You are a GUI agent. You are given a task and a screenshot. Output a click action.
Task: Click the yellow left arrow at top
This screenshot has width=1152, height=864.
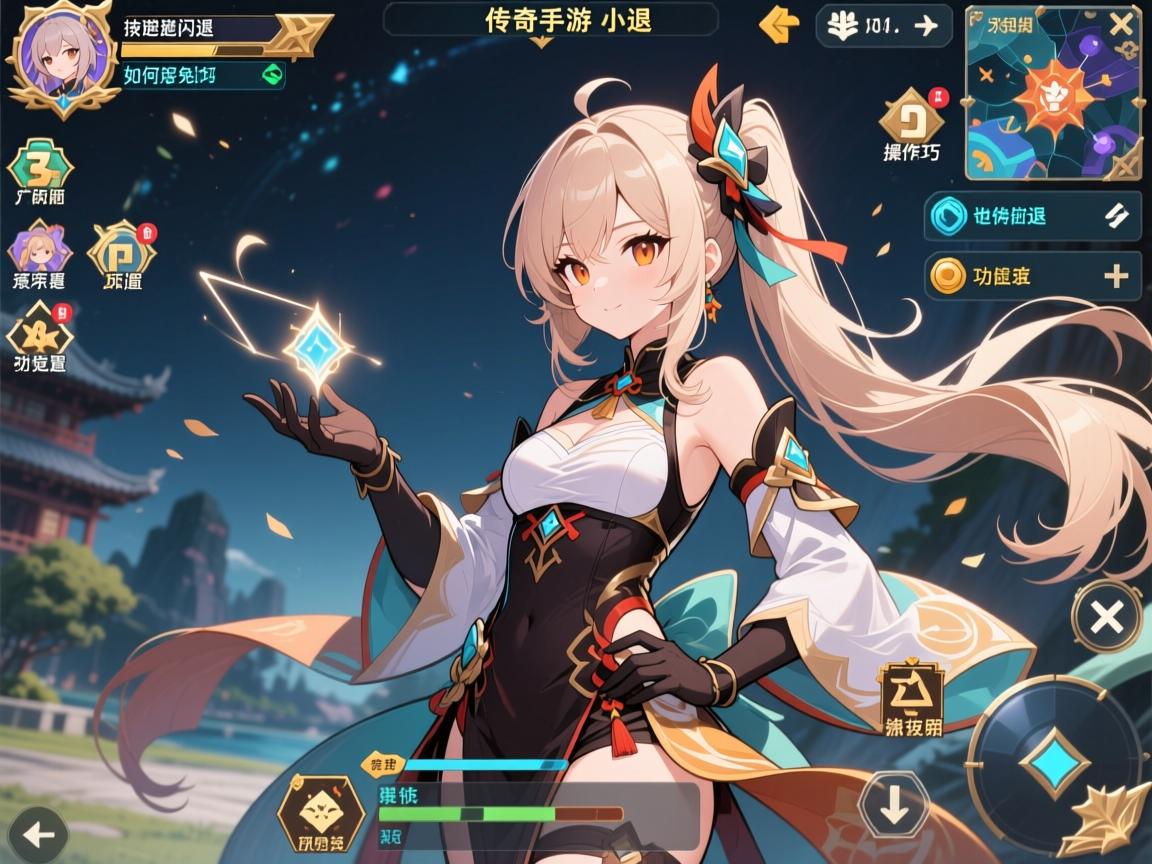click(779, 25)
